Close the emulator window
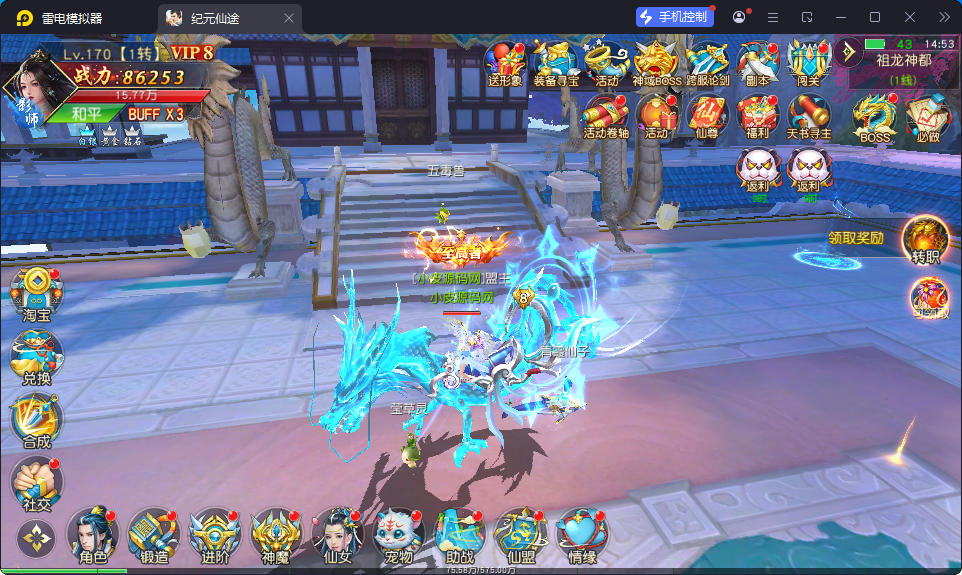Image resolution: width=962 pixels, height=575 pixels. pyautogui.click(x=910, y=17)
